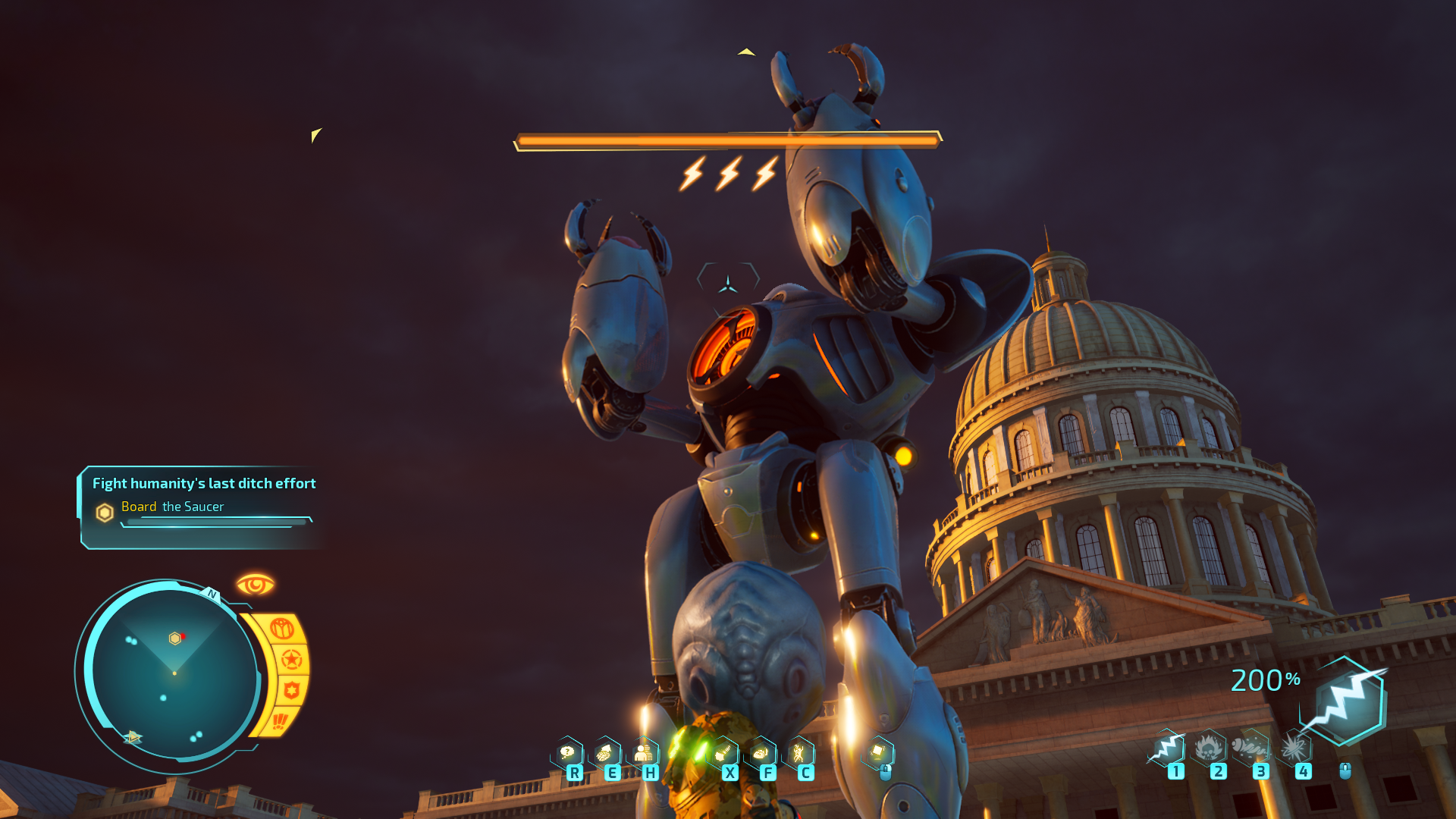Equip the Ion Detonator burst weapon slot
1456x819 pixels.
[x=1294, y=748]
